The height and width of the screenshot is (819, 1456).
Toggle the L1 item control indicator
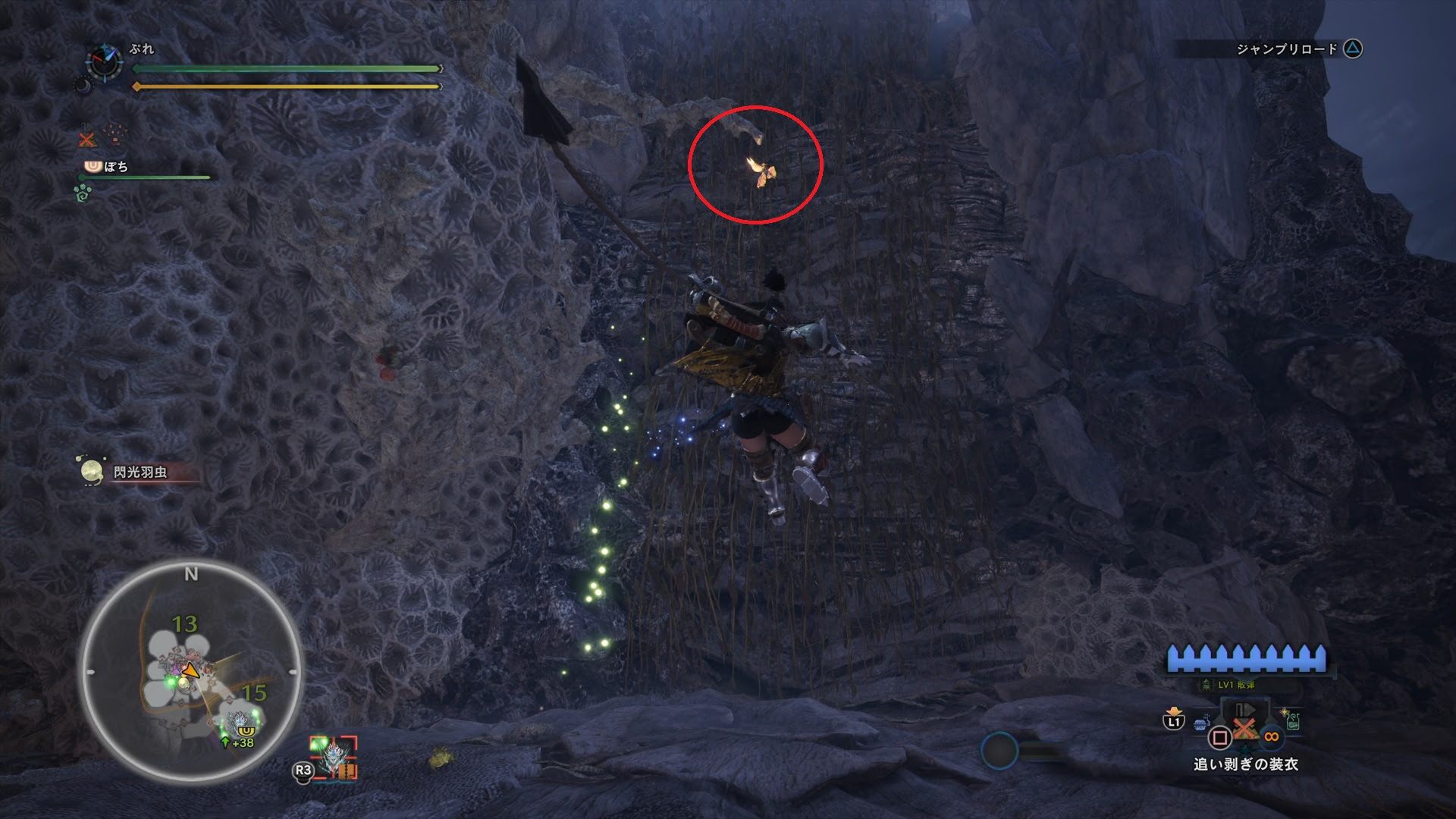(x=1174, y=721)
